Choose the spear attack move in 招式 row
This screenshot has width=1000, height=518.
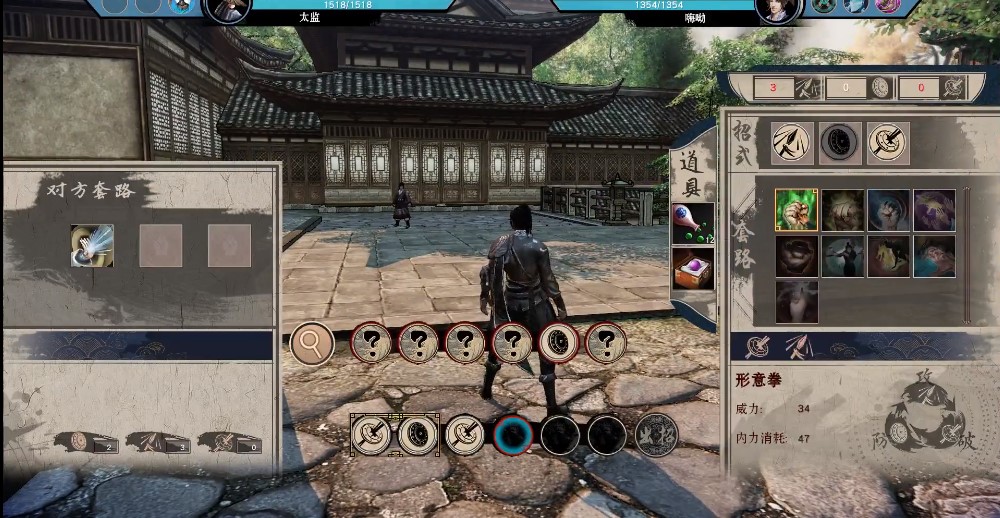click(790, 143)
